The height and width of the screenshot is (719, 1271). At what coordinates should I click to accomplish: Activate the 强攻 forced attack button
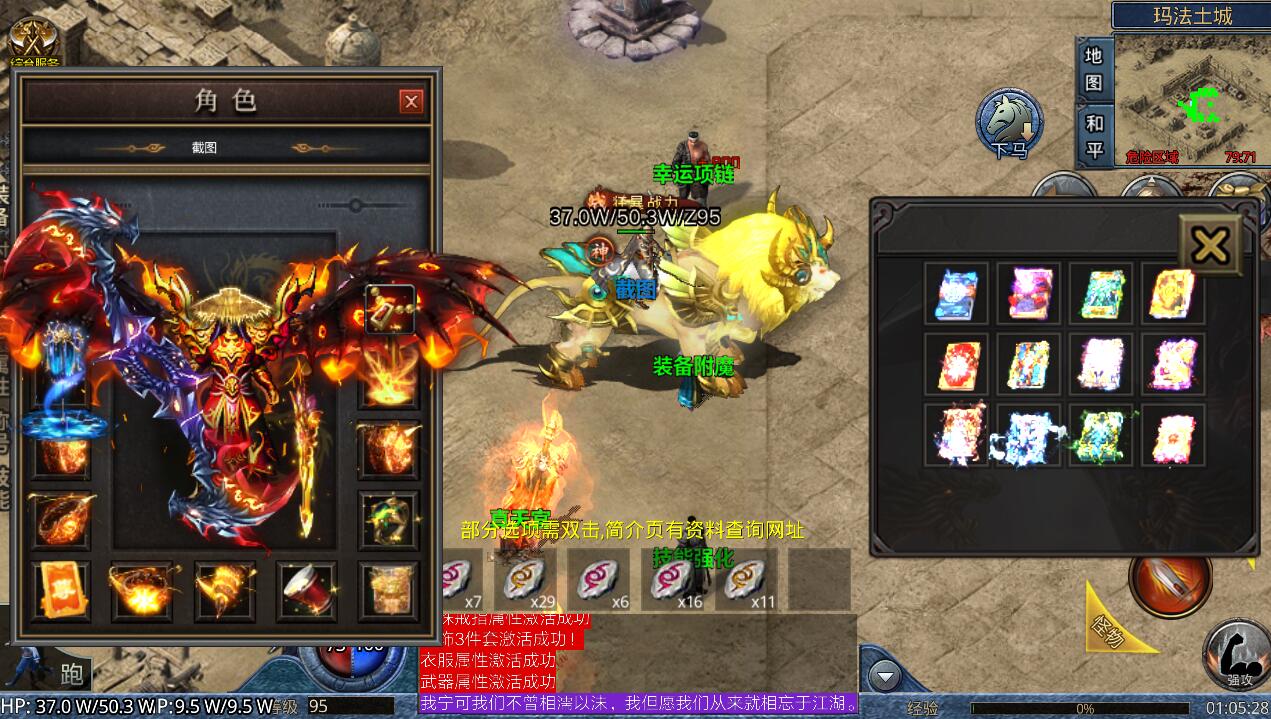click(x=1237, y=653)
